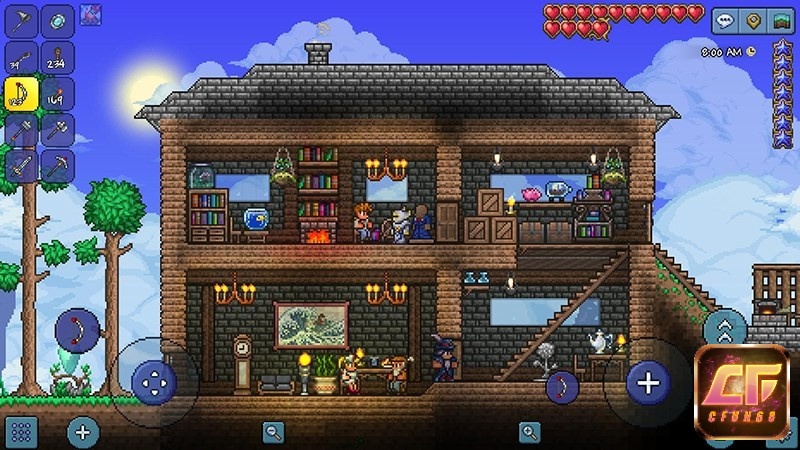Open the chat speech bubble button

click(723, 20)
